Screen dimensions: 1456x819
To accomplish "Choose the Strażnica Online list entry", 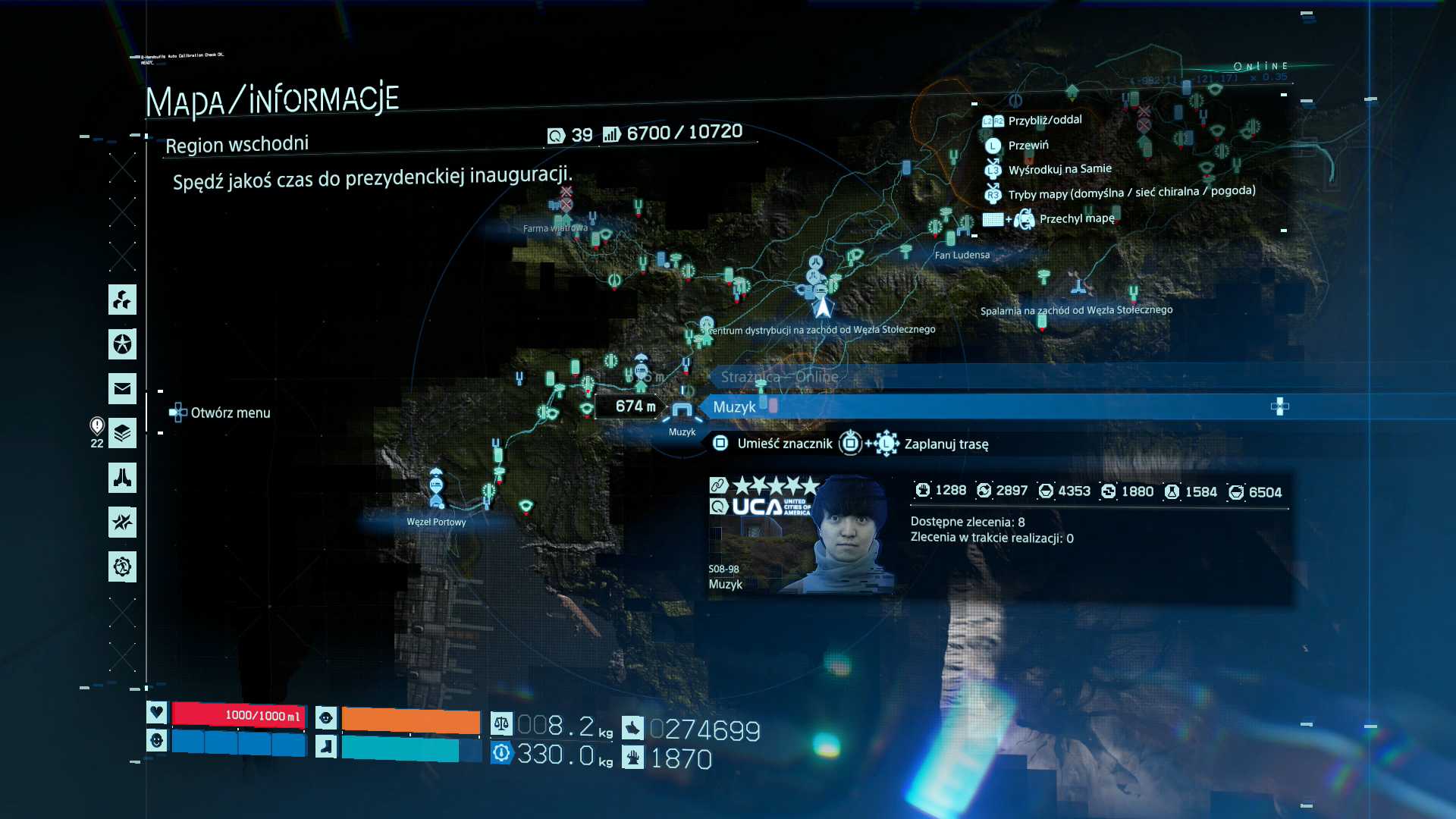I will [780, 377].
